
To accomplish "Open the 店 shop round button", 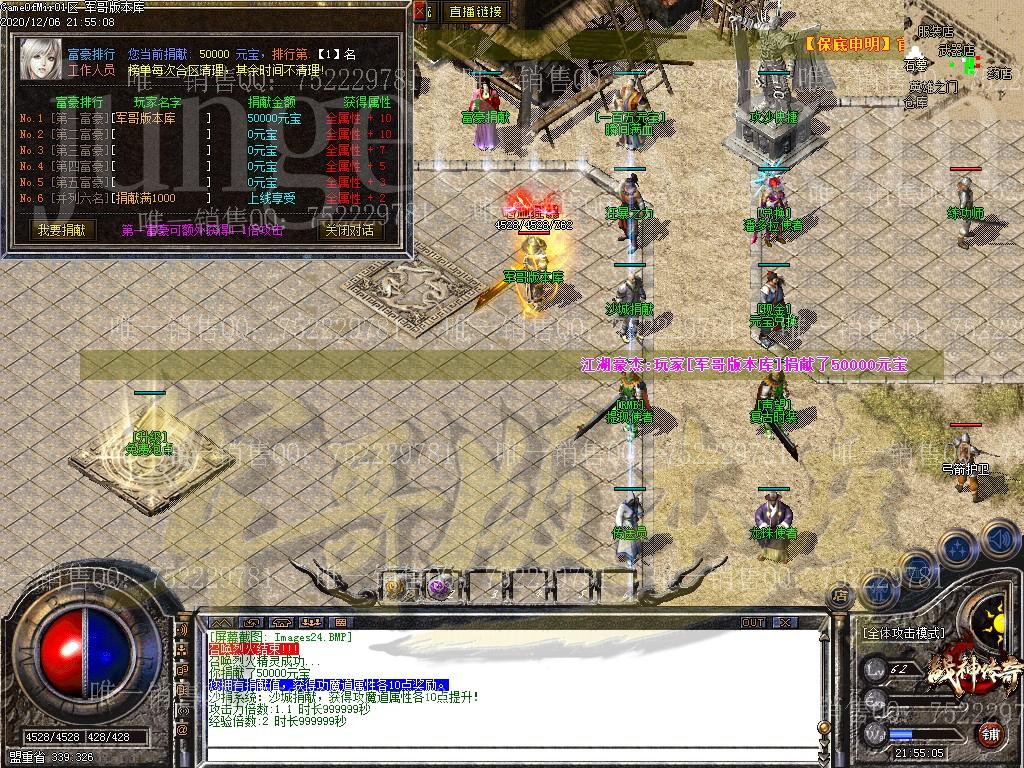I will [x=840, y=595].
